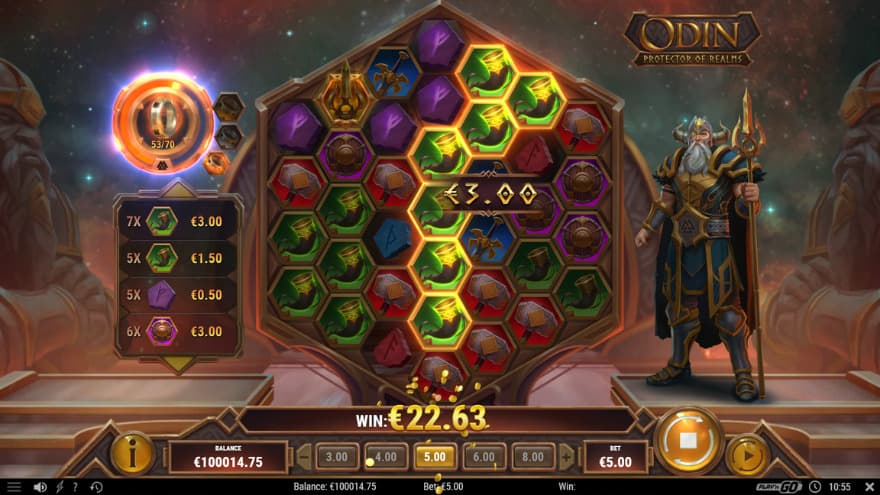Viewport: 880px width, 495px height.
Task: Start autoplay with the play arrow button
Action: 747,455
